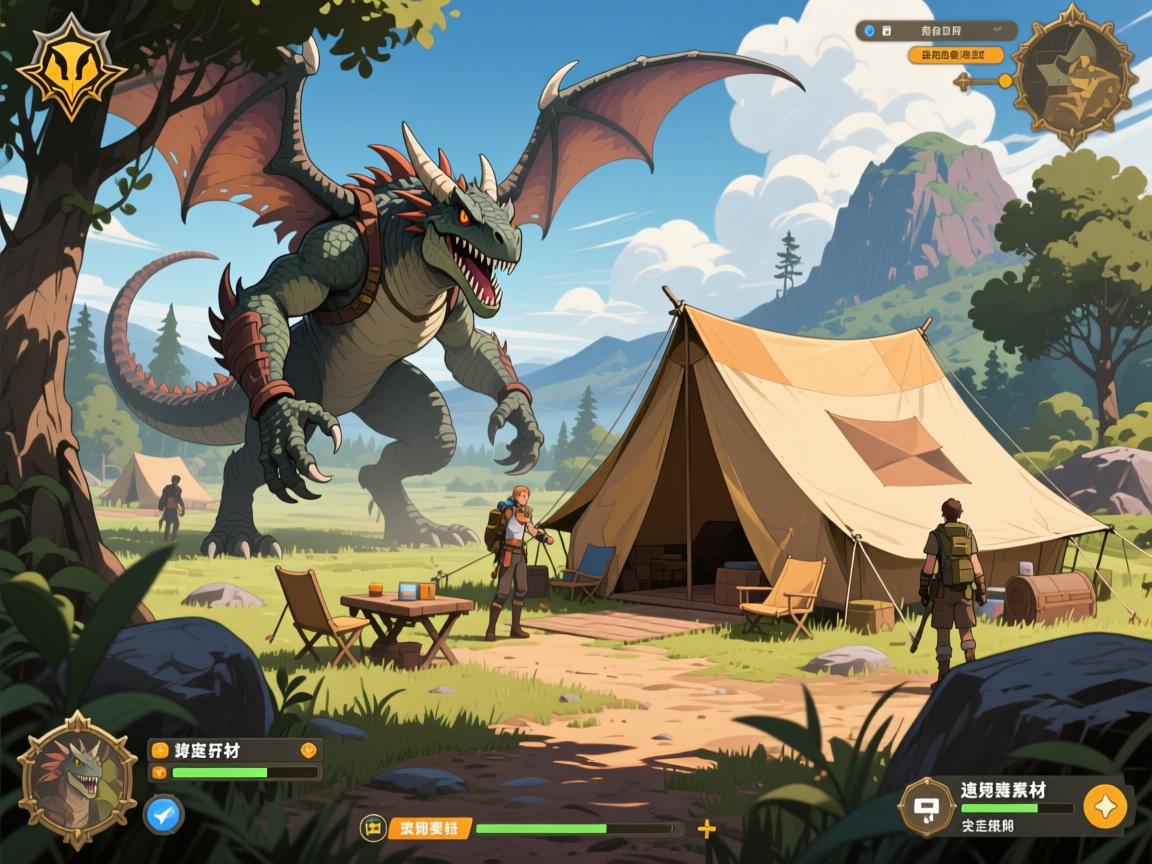
Task: Select the dark top bar with blue shield icon
Action: [933, 31]
